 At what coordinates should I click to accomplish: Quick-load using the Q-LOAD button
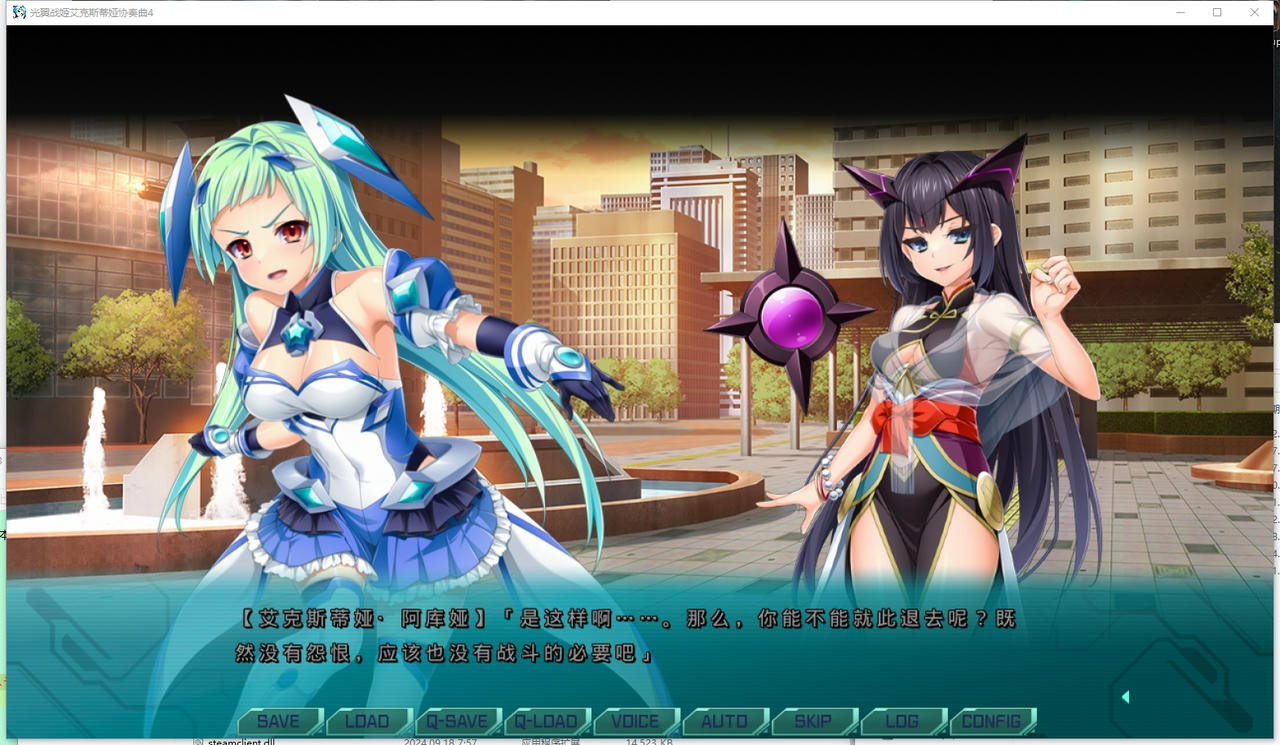point(548,720)
